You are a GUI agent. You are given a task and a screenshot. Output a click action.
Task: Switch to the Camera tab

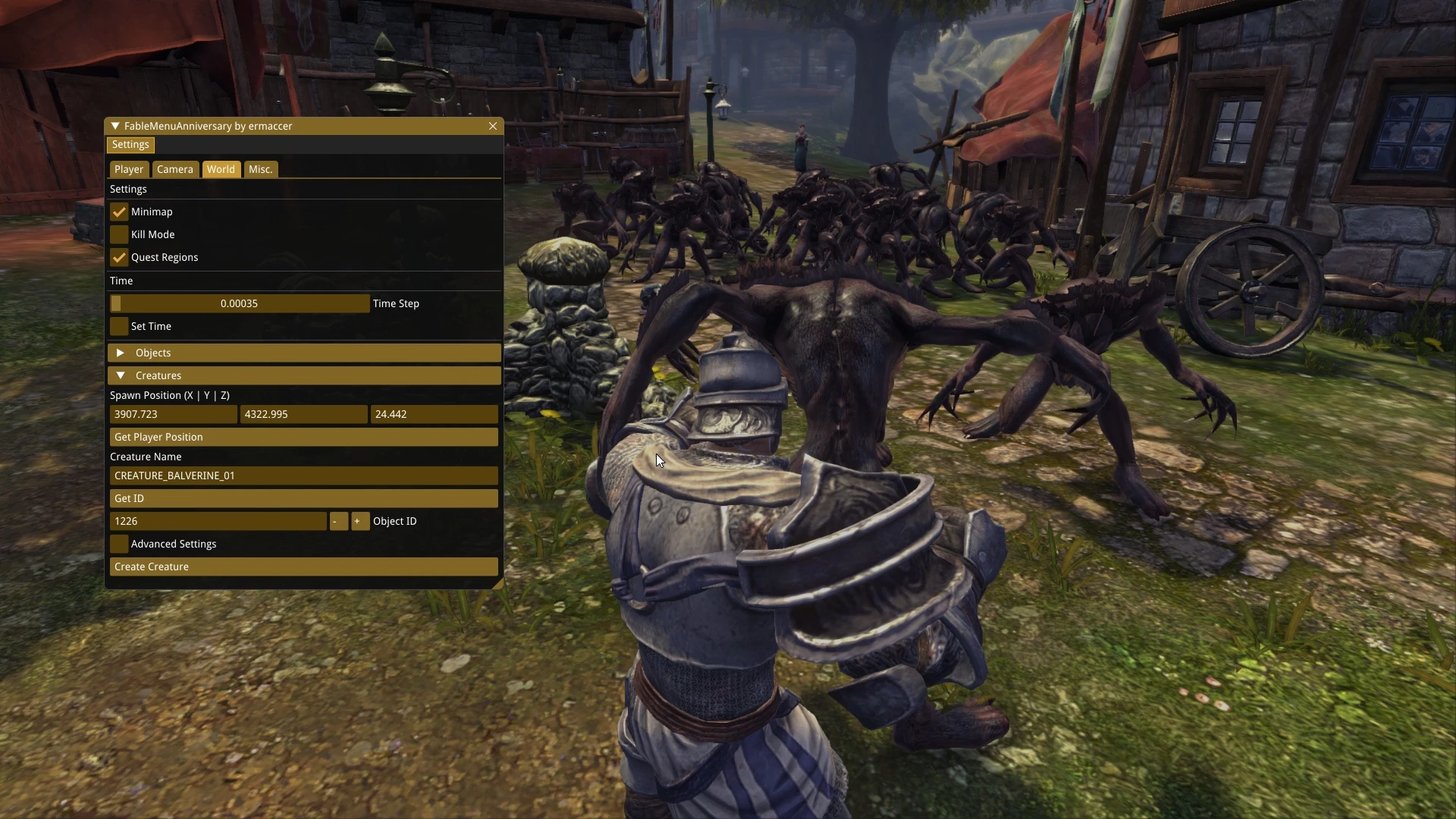coord(175,169)
